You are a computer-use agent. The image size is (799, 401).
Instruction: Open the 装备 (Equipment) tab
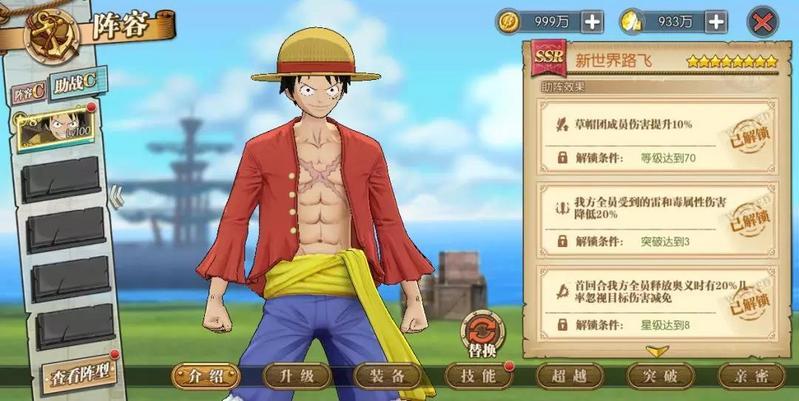[x=386, y=376]
